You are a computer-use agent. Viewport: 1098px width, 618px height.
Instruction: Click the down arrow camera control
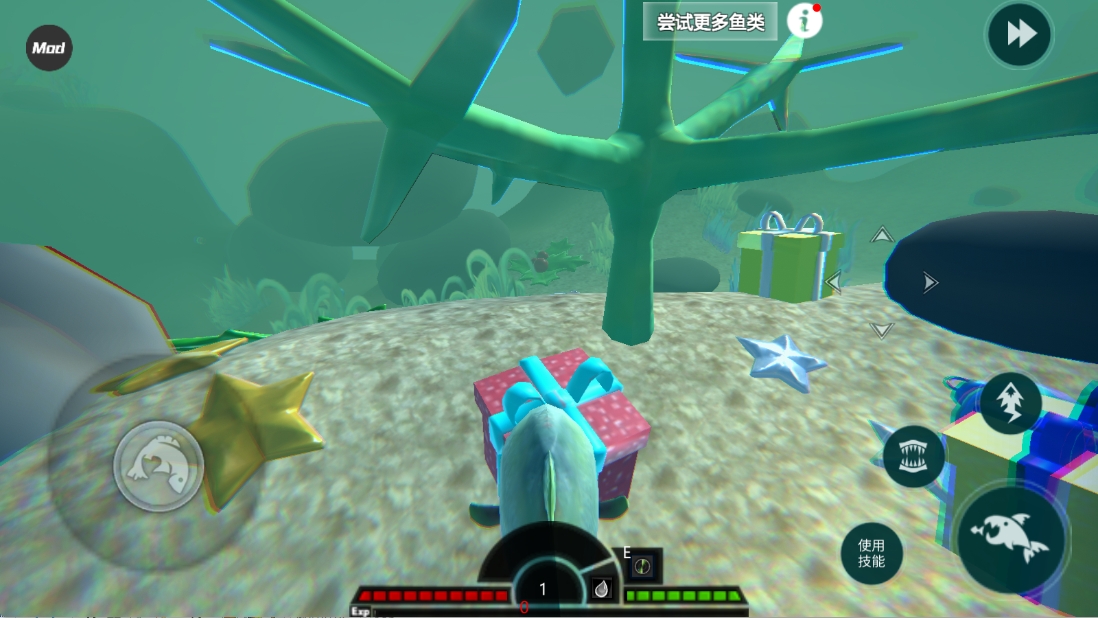[881, 330]
